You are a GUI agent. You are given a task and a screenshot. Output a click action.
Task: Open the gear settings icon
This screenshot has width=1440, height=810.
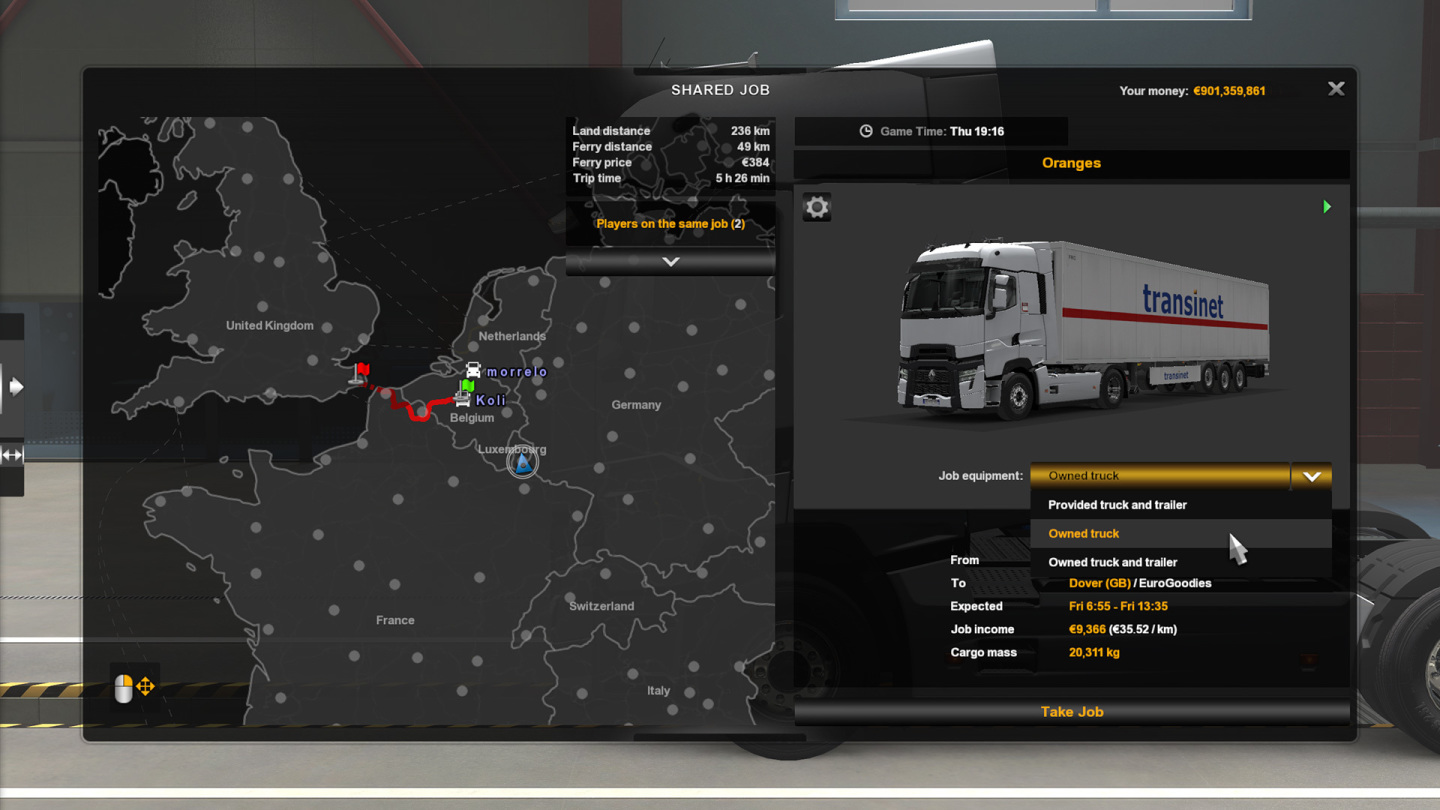pos(817,207)
